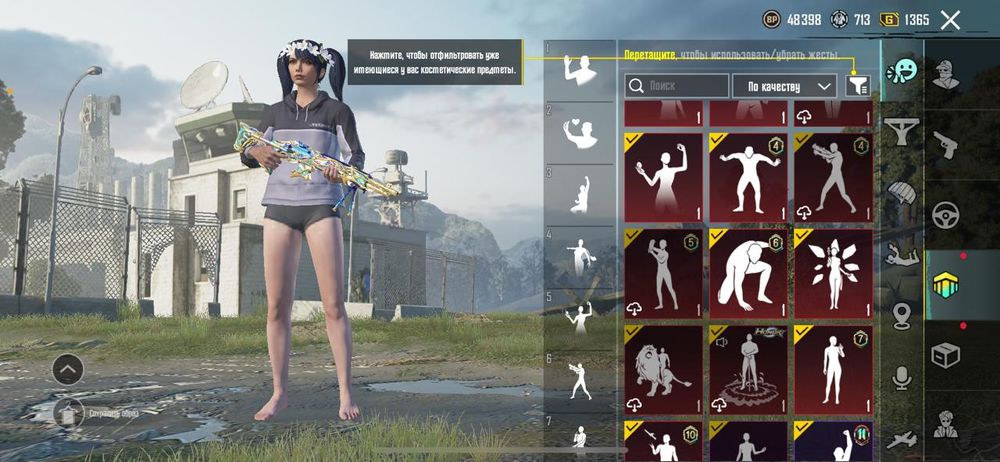Open the crate box tab
This screenshot has width=1000, height=462.
945,354
